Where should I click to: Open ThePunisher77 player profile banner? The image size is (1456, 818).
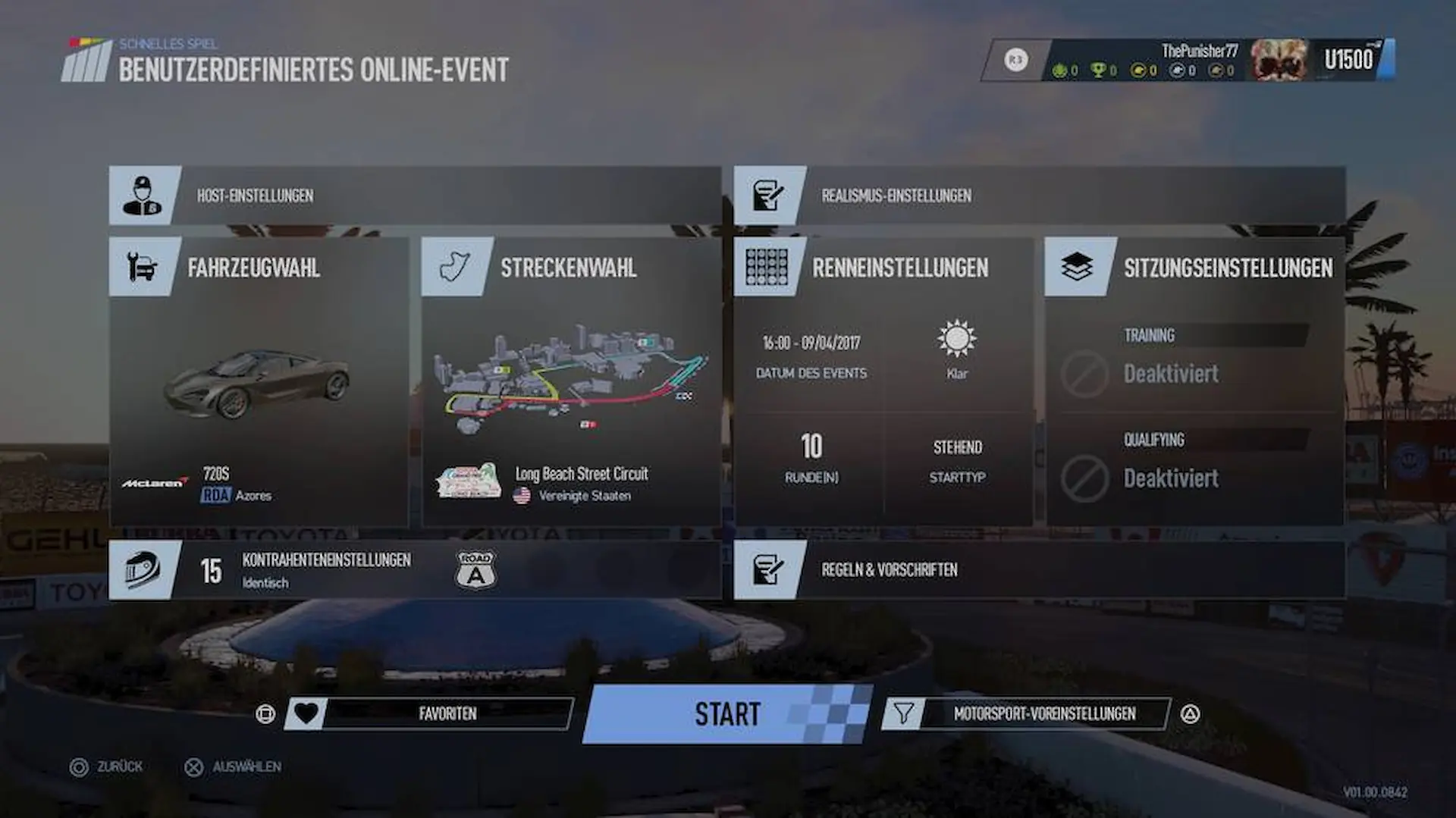point(1187,60)
